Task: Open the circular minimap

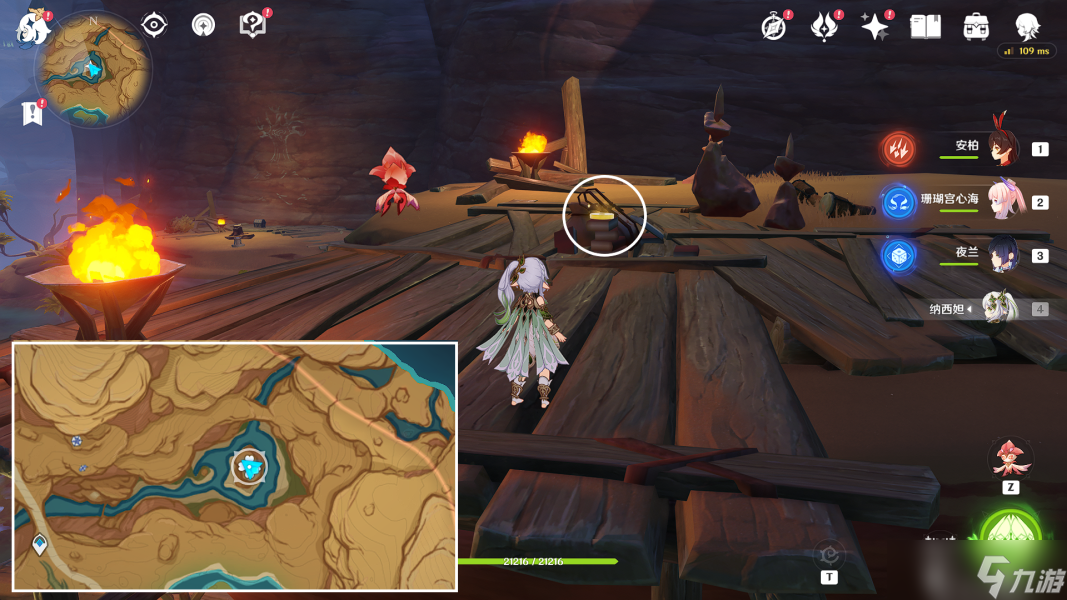Action: click(93, 68)
